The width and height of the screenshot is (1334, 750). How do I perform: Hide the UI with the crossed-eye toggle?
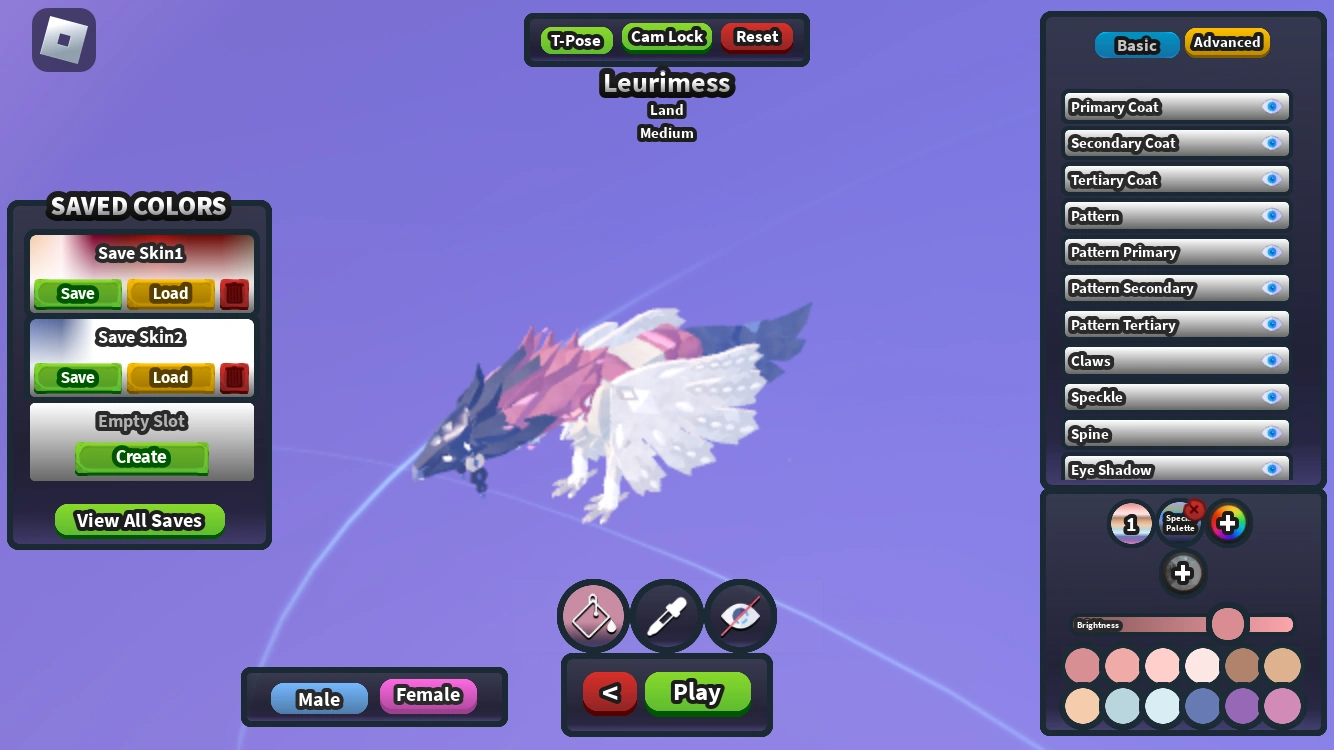740,615
